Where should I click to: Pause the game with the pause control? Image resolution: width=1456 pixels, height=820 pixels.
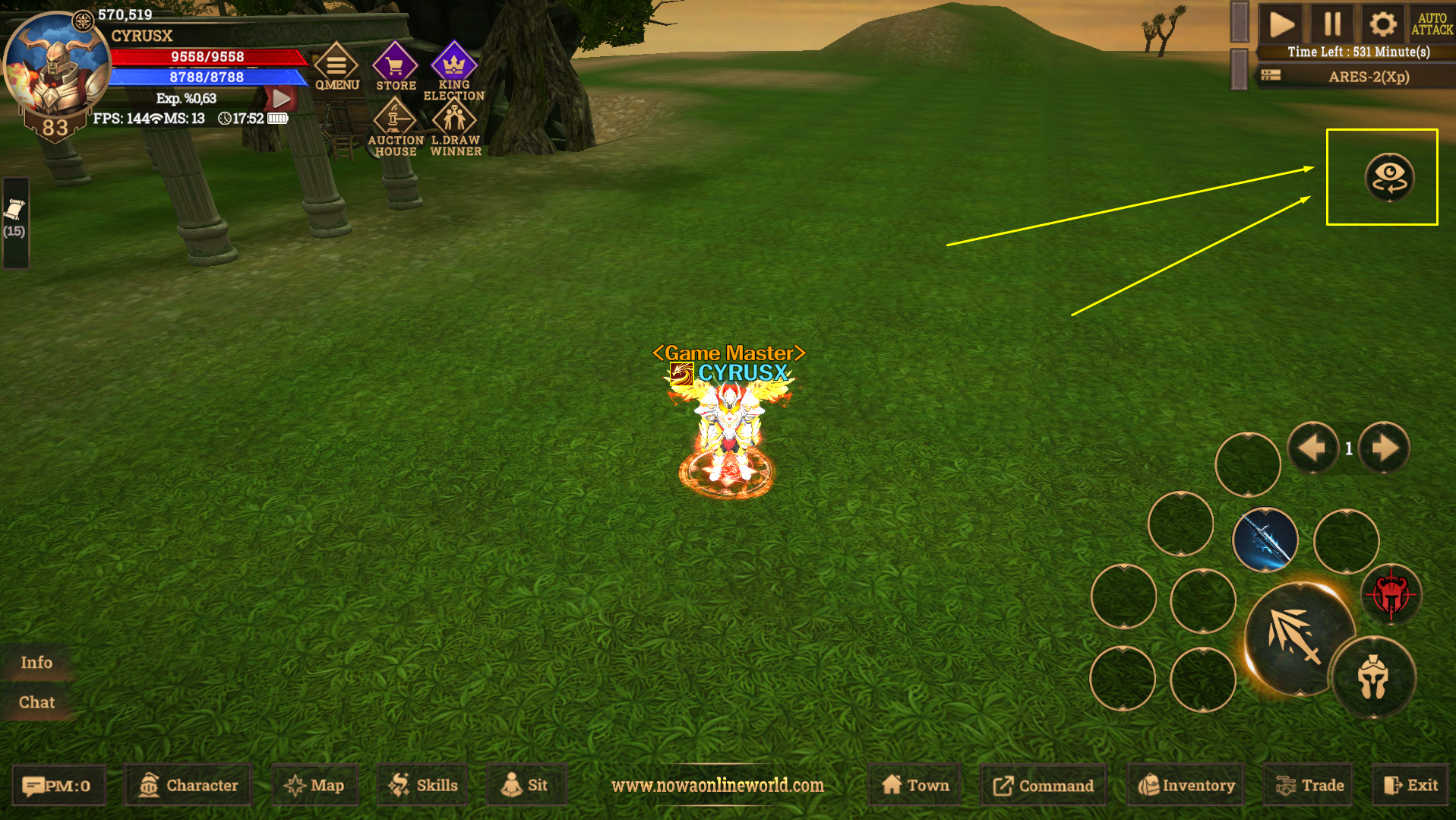coord(1331,23)
